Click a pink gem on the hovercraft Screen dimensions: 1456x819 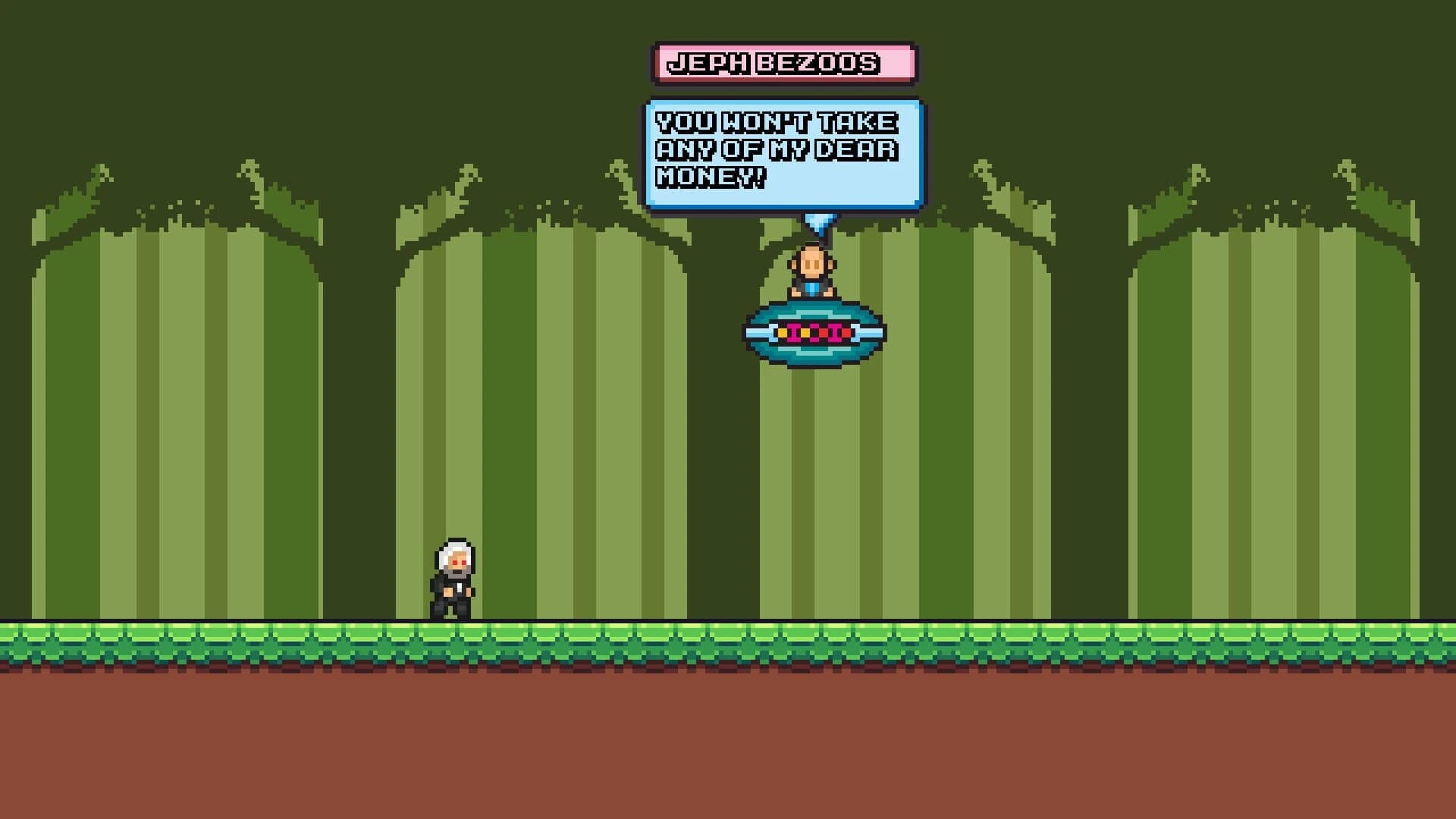click(793, 331)
